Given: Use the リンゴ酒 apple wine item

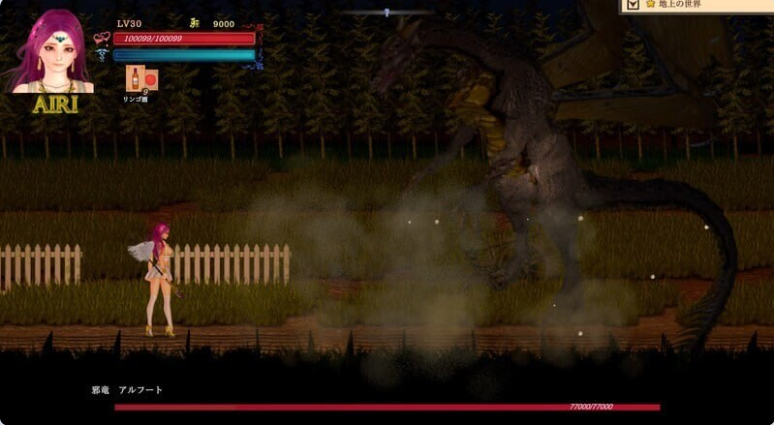Looking at the screenshot, I should coord(135,79).
